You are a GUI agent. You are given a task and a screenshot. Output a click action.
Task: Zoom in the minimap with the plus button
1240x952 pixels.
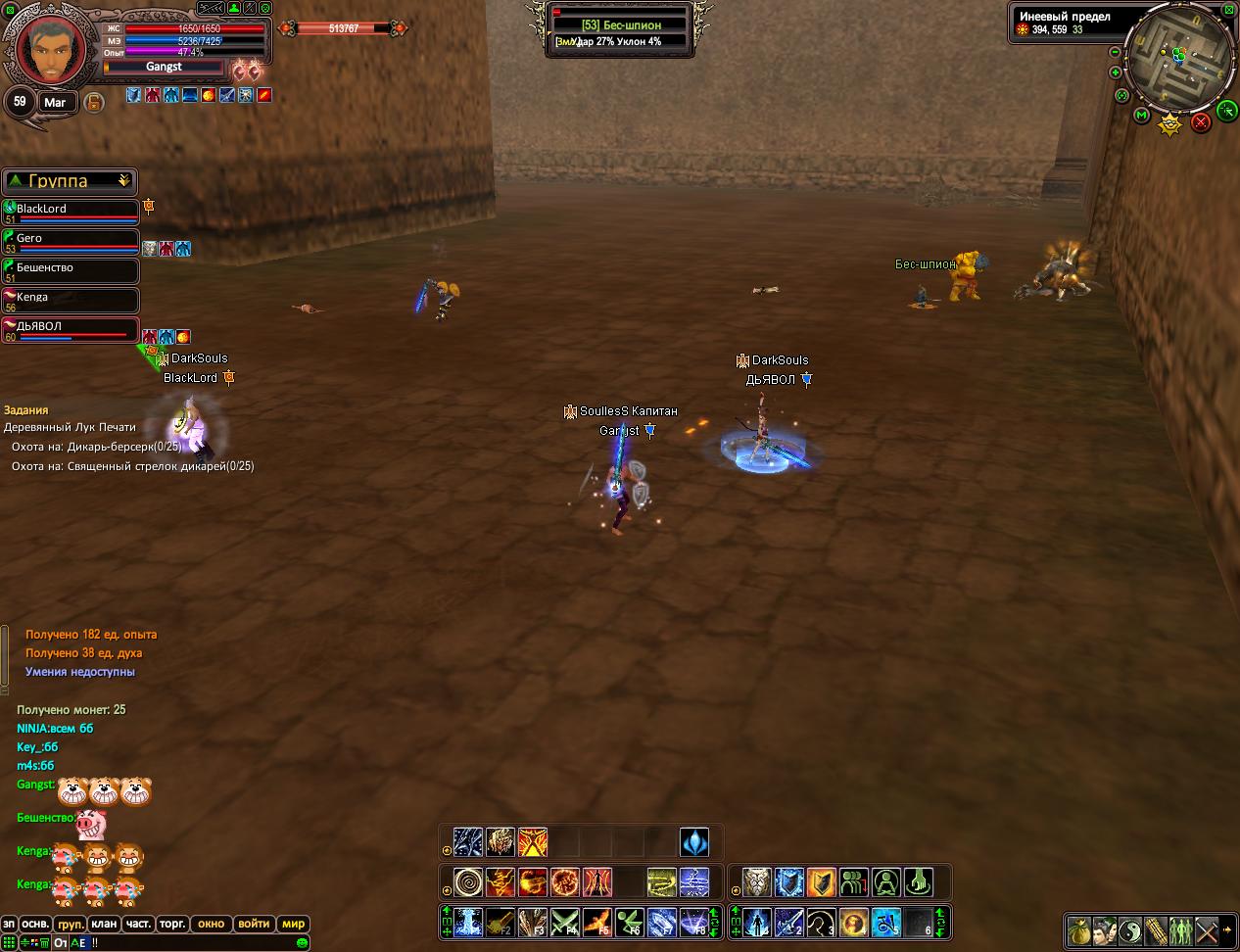tap(1115, 72)
